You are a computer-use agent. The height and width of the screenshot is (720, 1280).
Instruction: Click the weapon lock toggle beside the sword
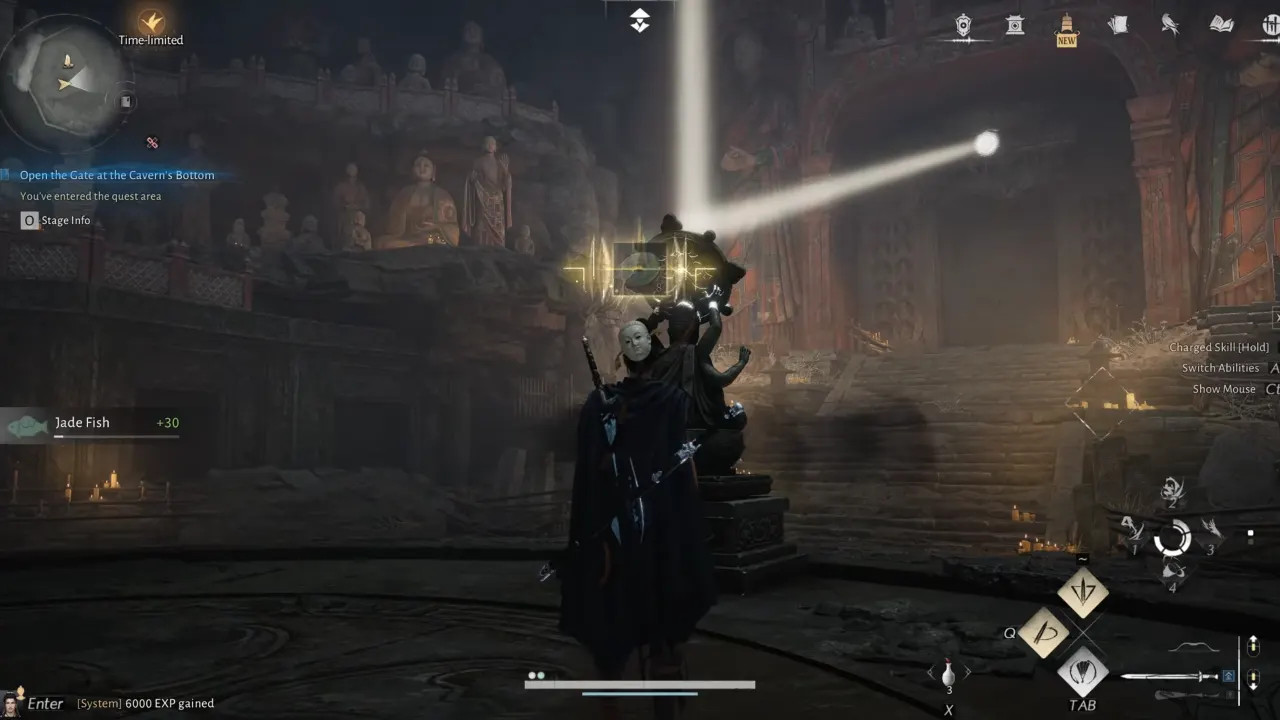click(1227, 675)
